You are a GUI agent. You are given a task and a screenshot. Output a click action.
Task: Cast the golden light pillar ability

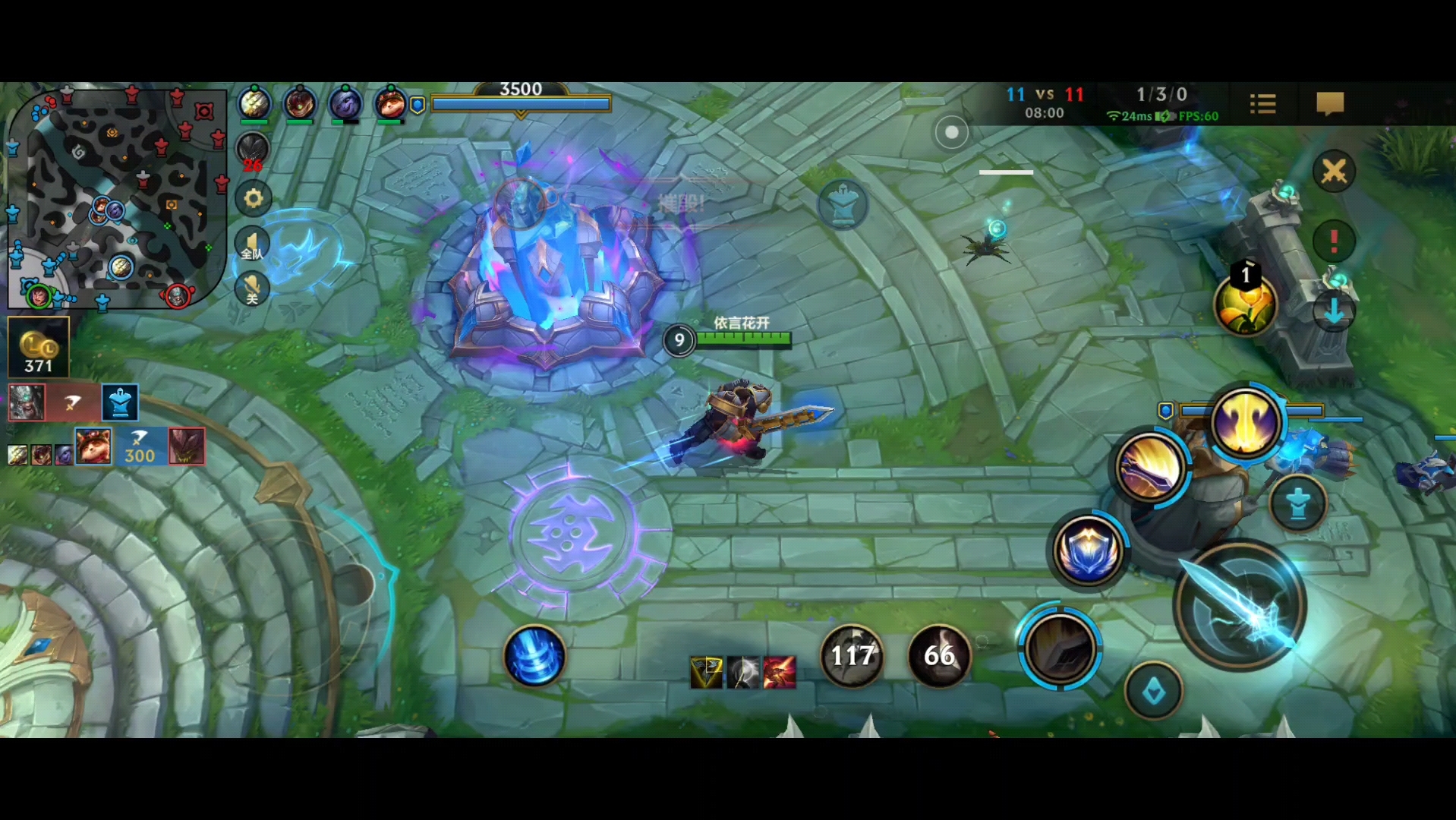pos(1246,422)
